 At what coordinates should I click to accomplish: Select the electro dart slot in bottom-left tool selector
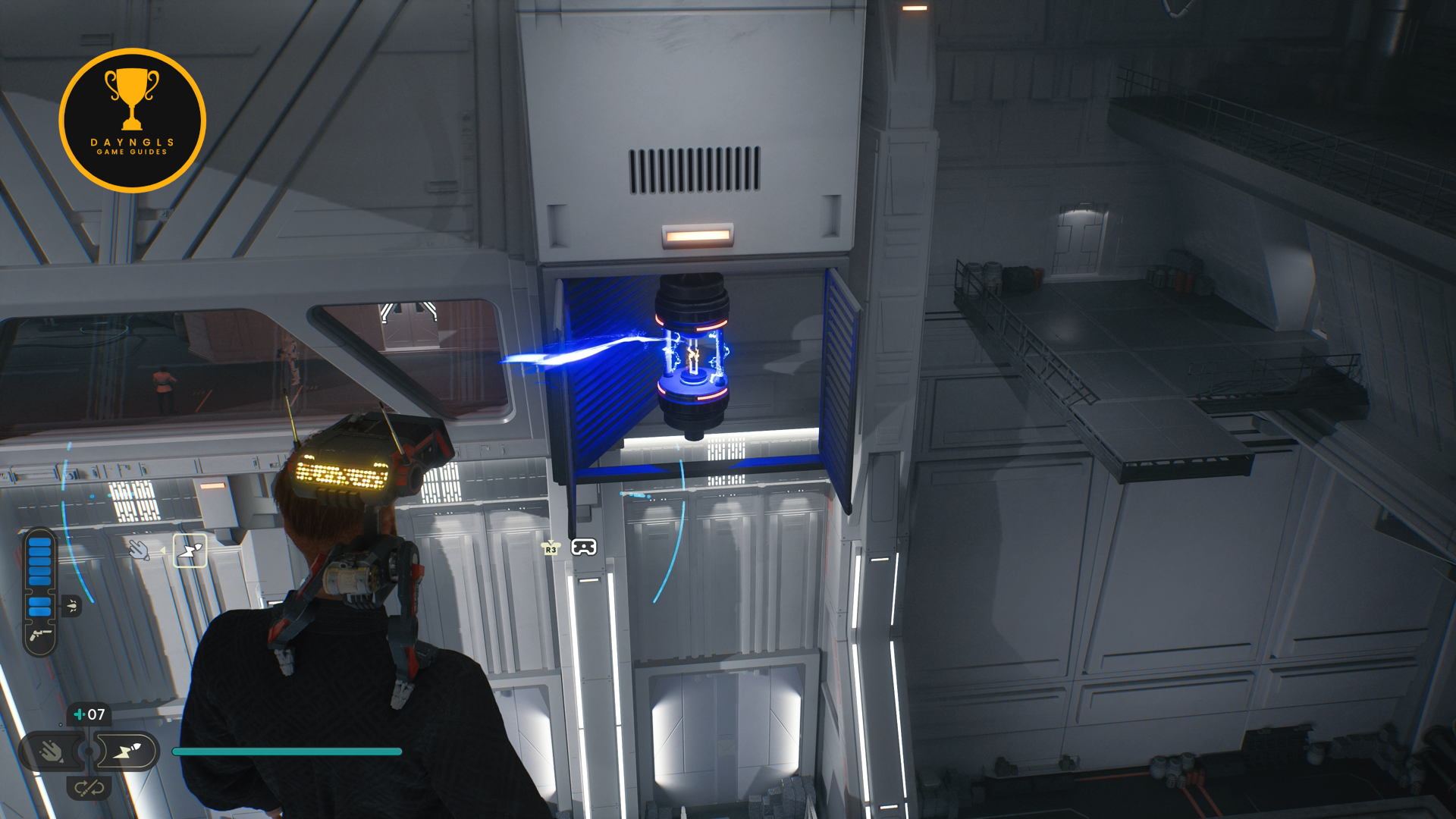[x=127, y=752]
